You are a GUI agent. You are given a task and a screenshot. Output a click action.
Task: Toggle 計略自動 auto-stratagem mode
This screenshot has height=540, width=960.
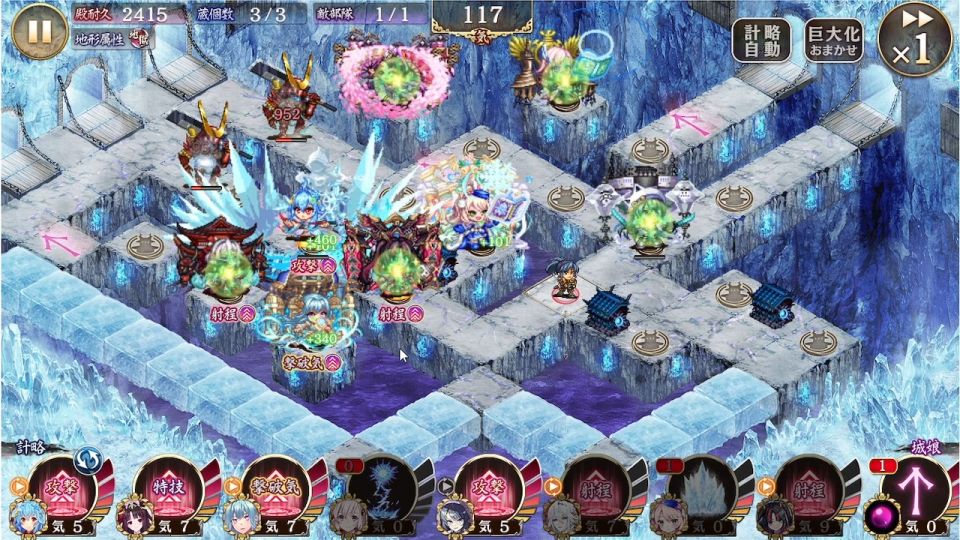[761, 40]
